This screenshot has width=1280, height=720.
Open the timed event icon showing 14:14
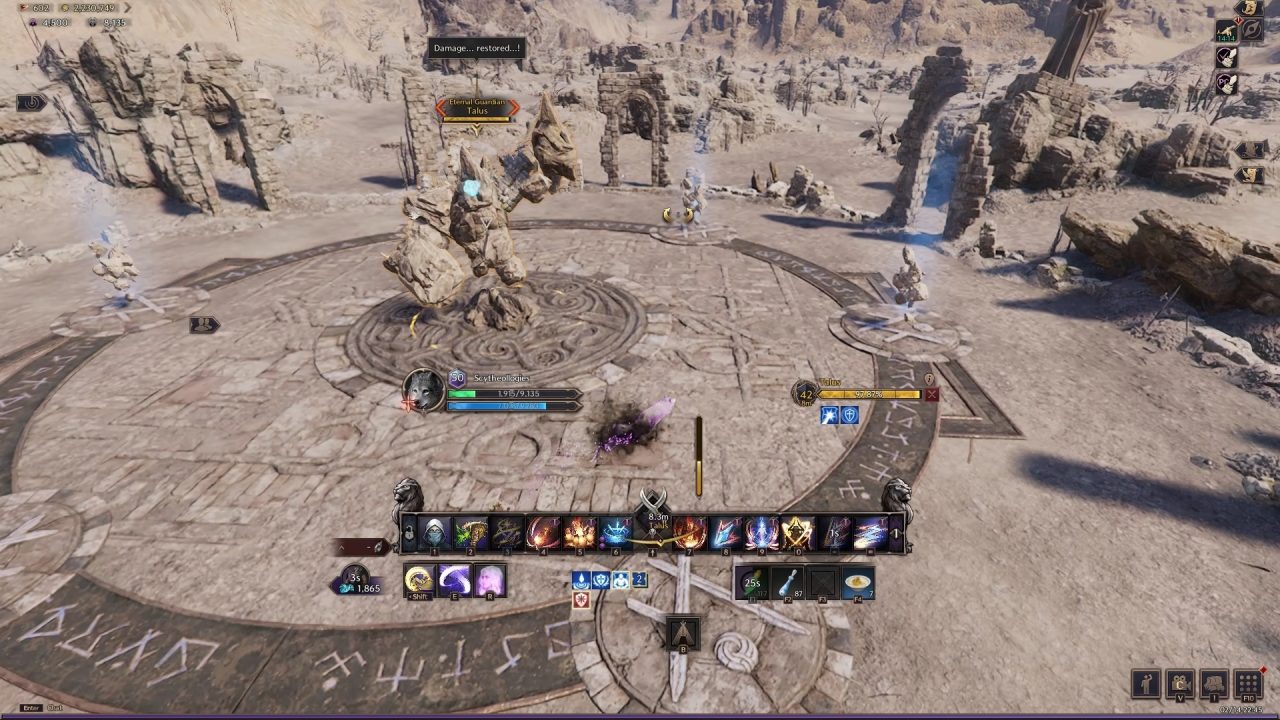click(x=1226, y=31)
